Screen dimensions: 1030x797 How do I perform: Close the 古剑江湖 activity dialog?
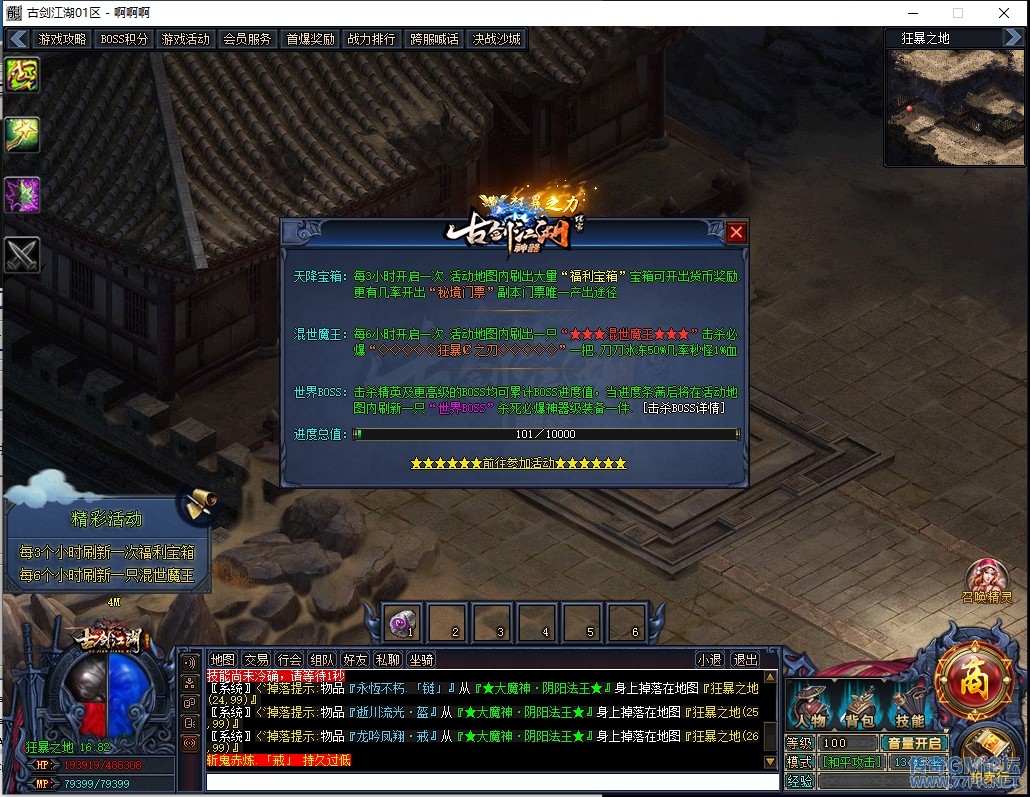pos(737,232)
